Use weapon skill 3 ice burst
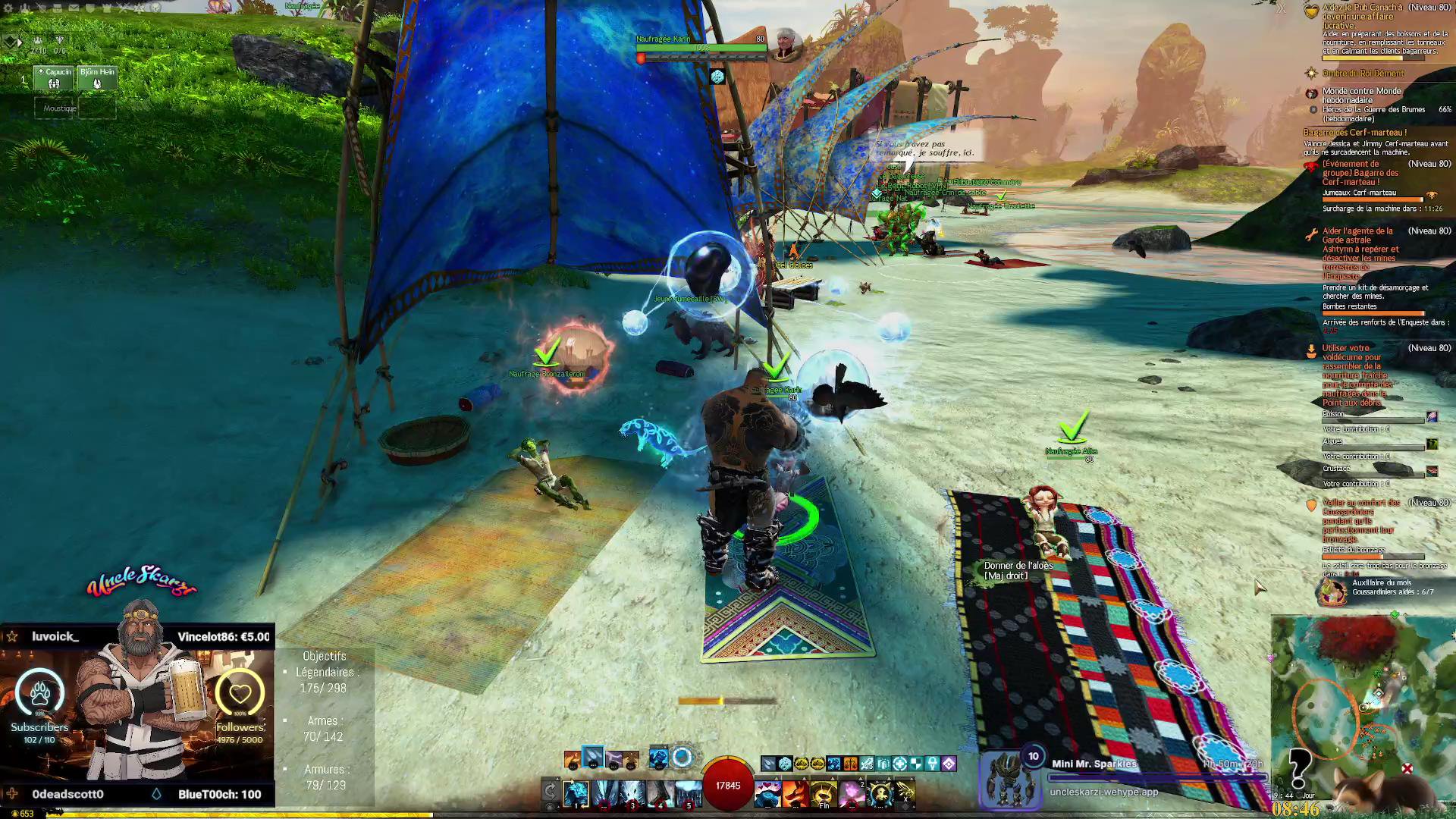This screenshot has height=819, width=1456. [x=632, y=794]
